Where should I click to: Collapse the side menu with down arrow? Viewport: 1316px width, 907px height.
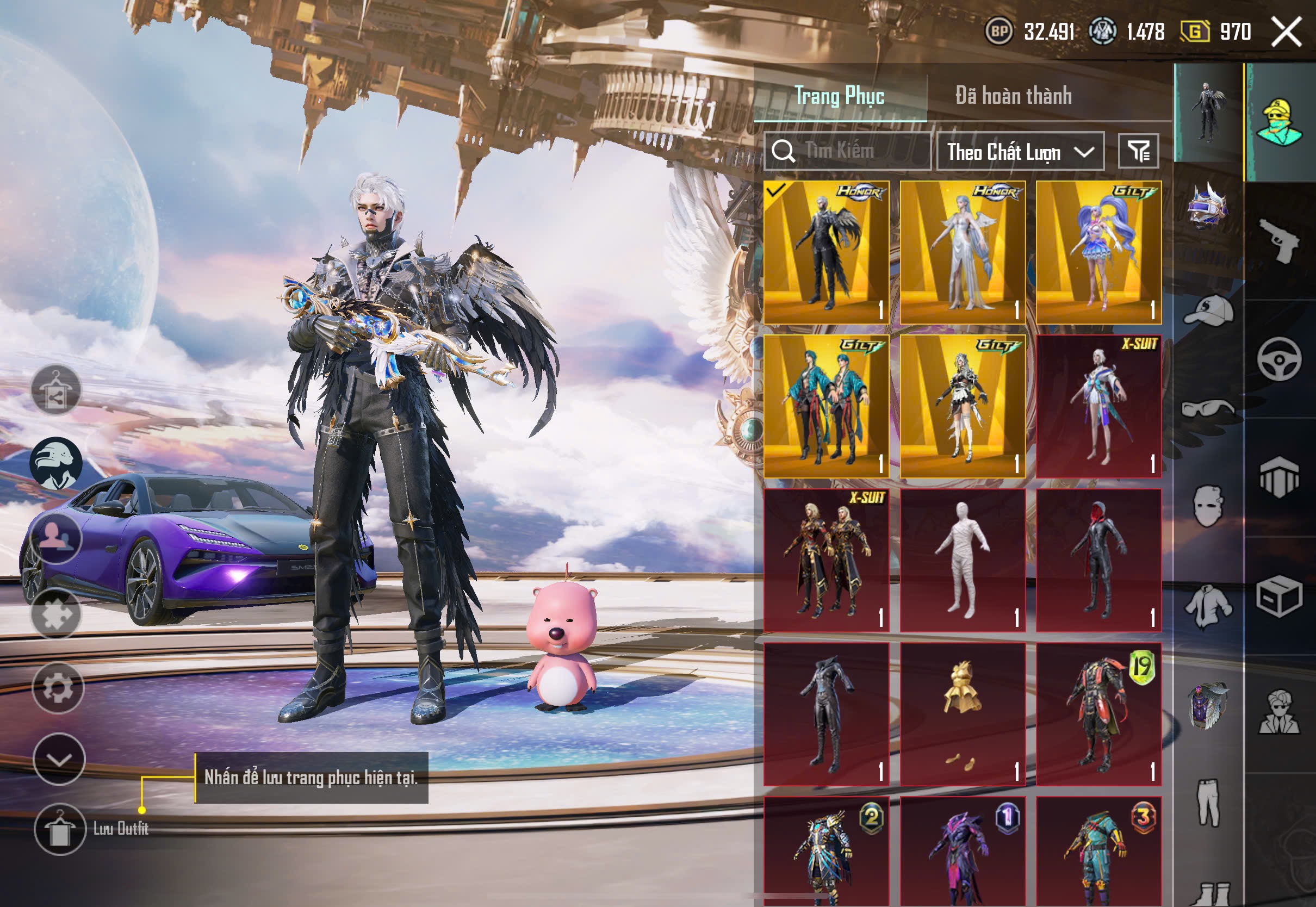tap(59, 759)
